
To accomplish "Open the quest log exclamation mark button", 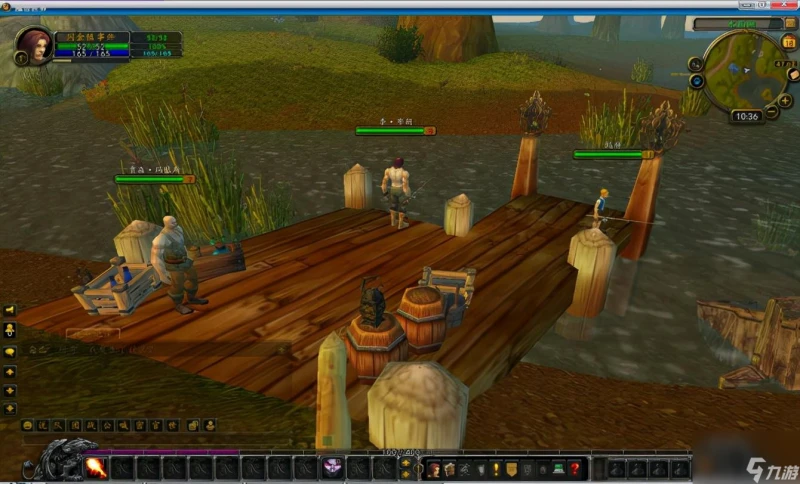I will point(495,468).
